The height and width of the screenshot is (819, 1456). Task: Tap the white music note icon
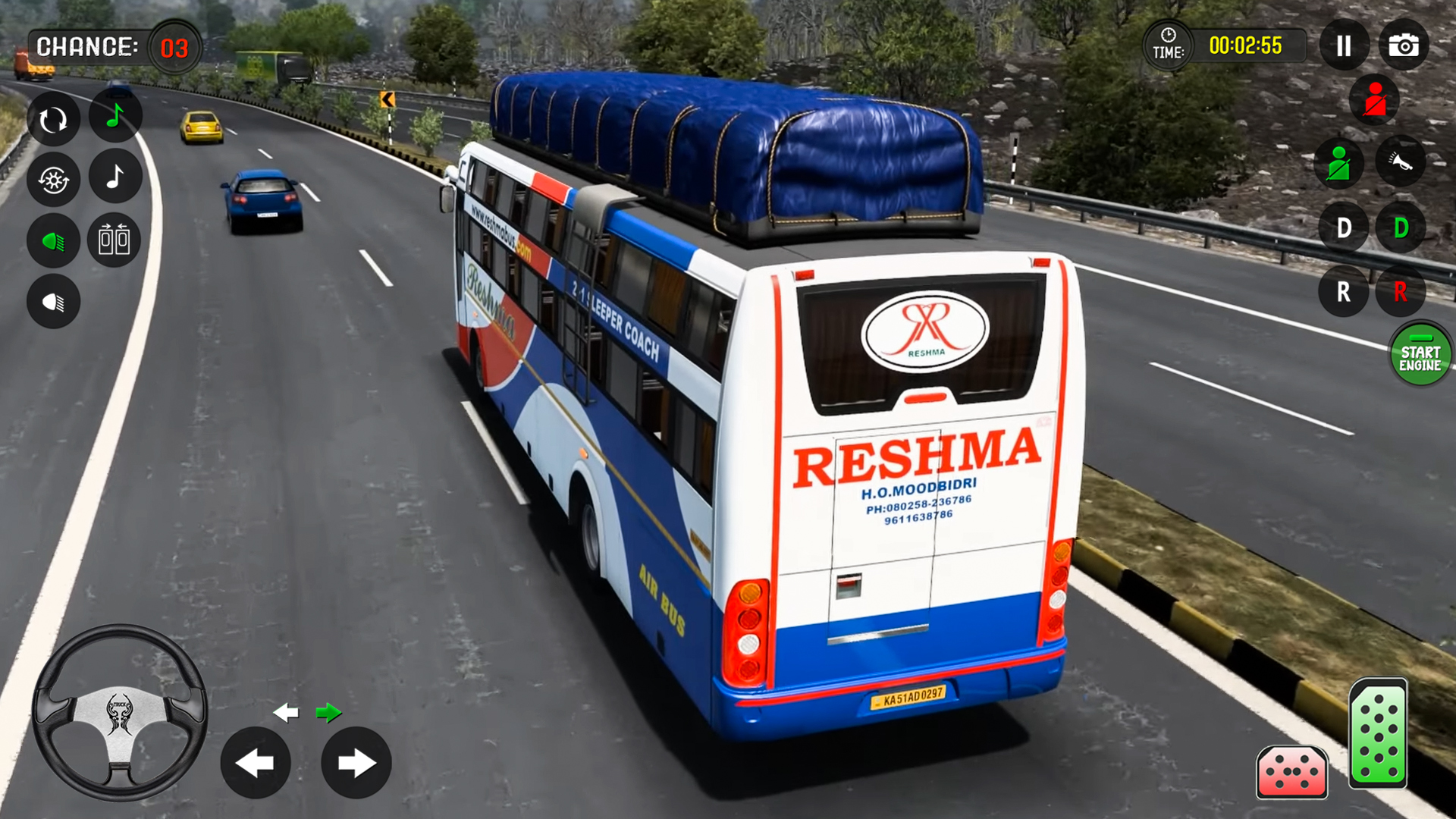[x=115, y=180]
